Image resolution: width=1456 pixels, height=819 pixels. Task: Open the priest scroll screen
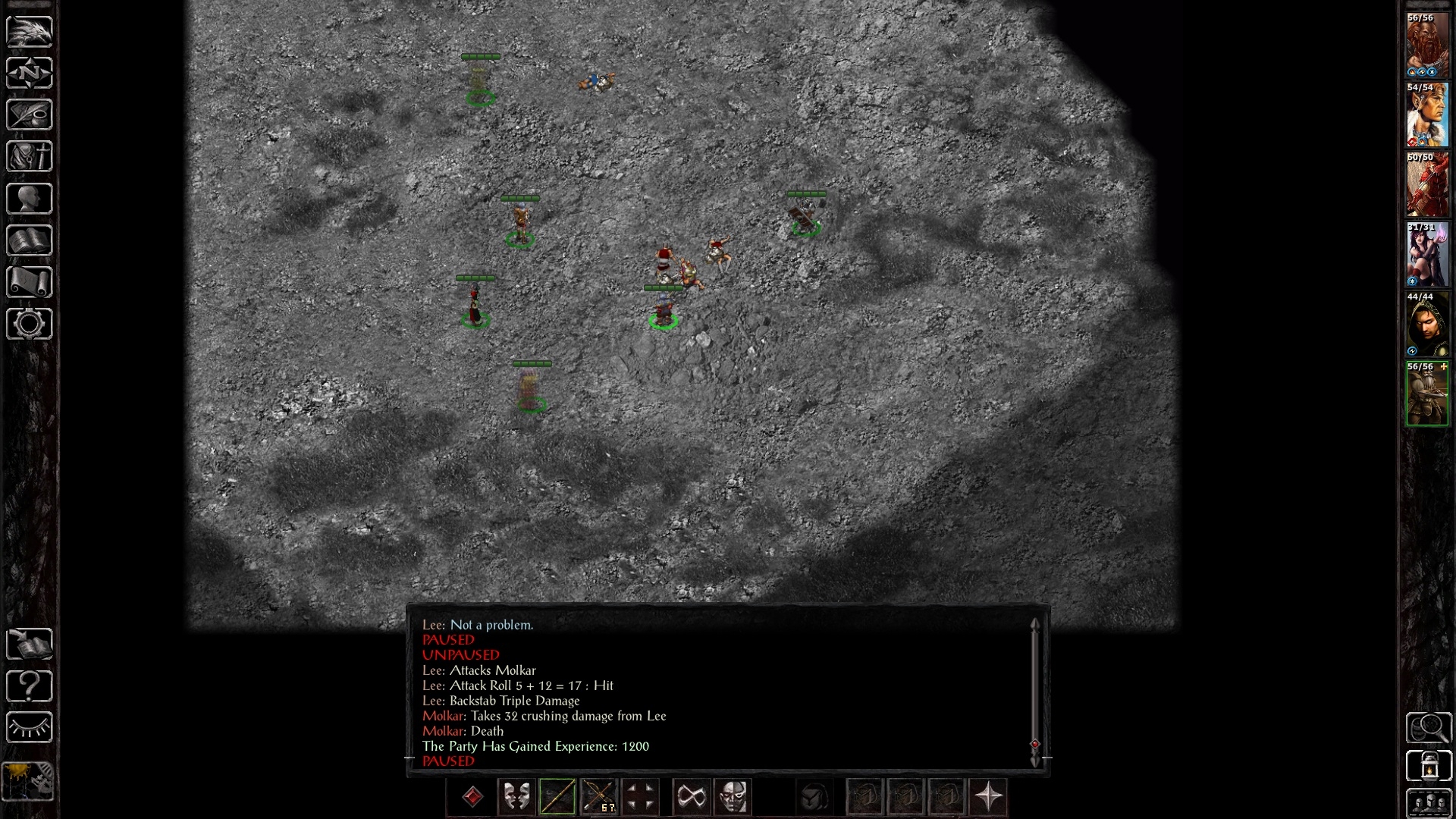tap(30, 282)
